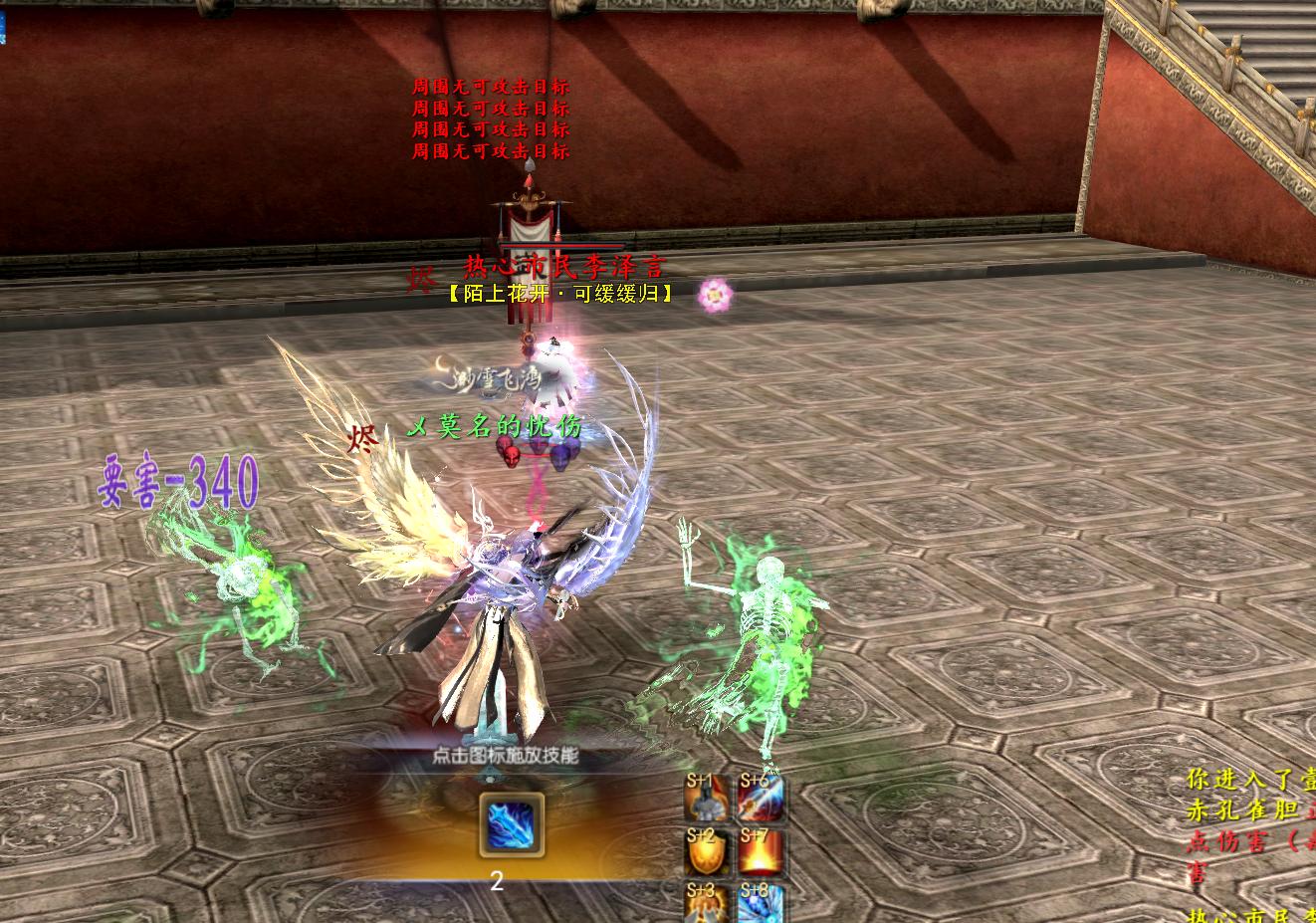Use the S+6 glowing sword slash skill
Screen dimensions: 1316x923
pos(762,799)
